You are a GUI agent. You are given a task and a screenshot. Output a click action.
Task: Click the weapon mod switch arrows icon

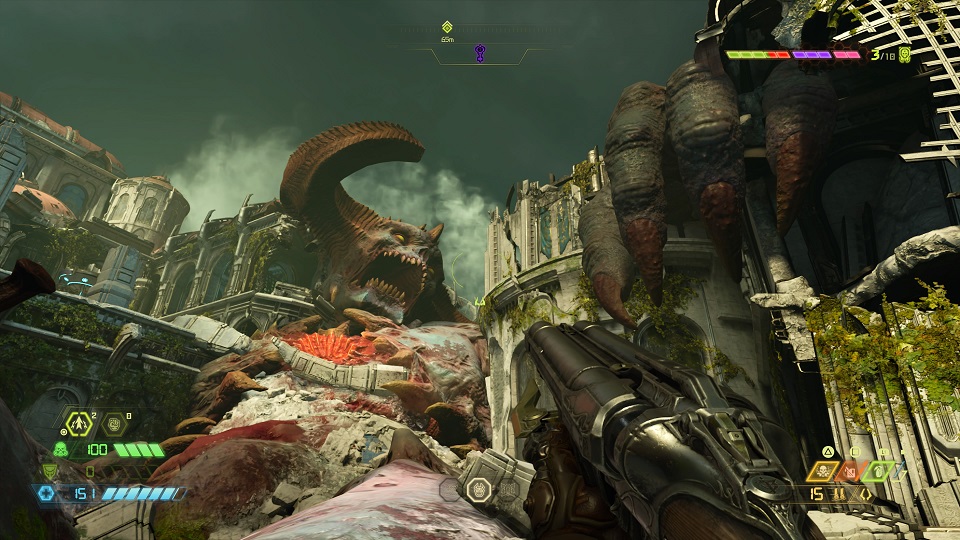pyautogui.click(x=865, y=493)
